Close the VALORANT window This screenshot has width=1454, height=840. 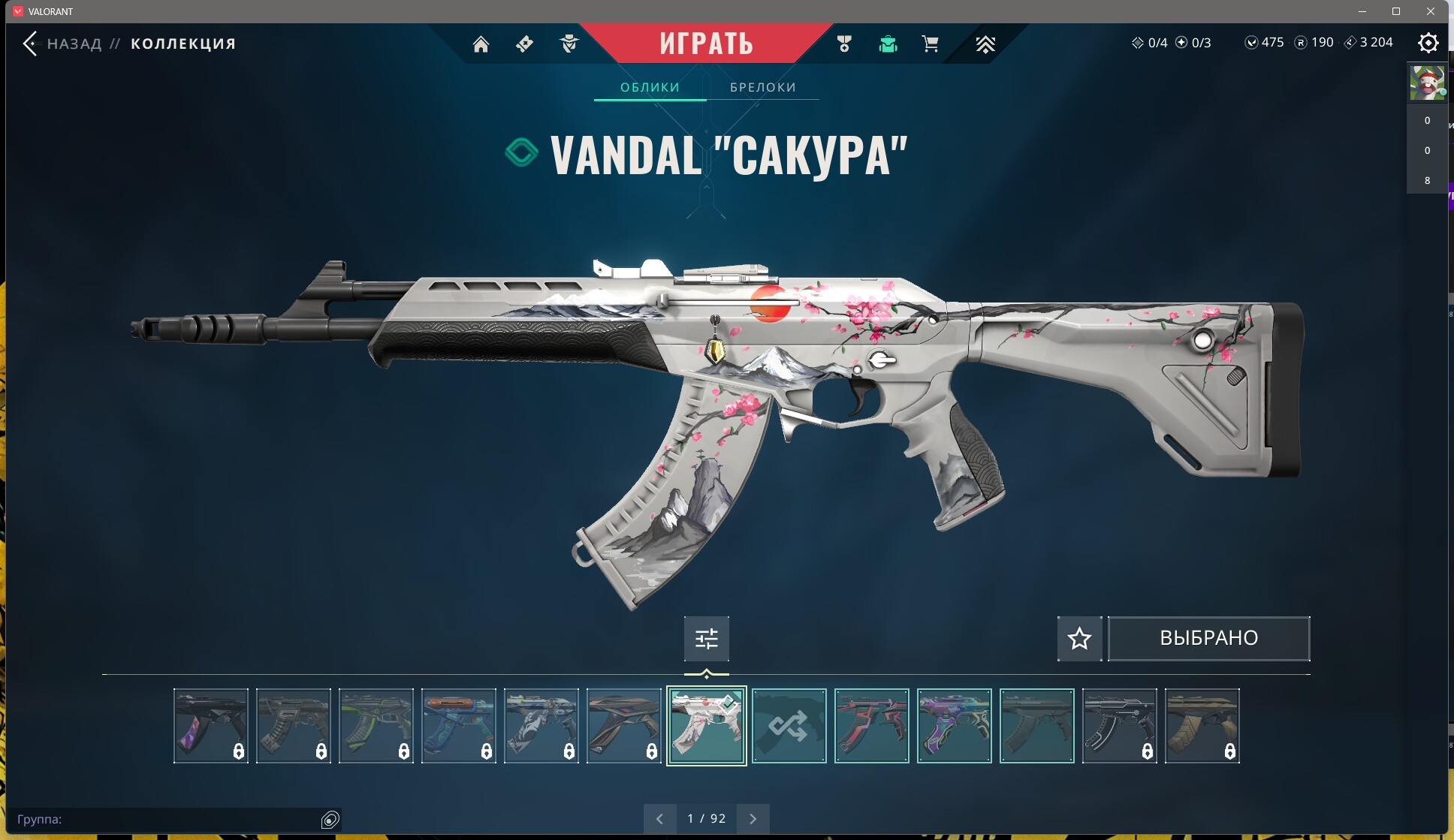(x=1431, y=11)
